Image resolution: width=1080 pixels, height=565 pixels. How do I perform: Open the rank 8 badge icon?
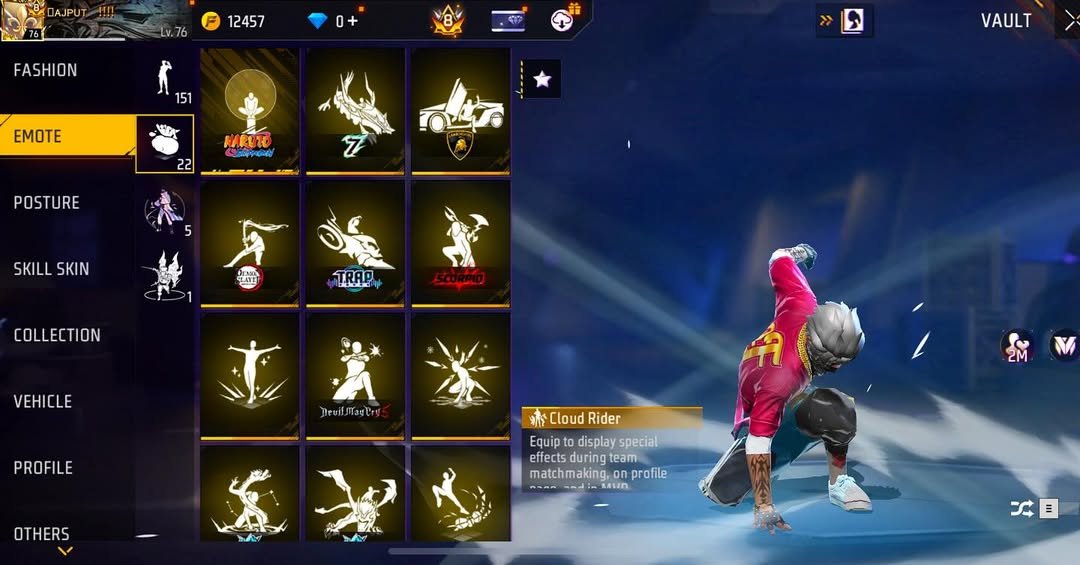(447, 21)
